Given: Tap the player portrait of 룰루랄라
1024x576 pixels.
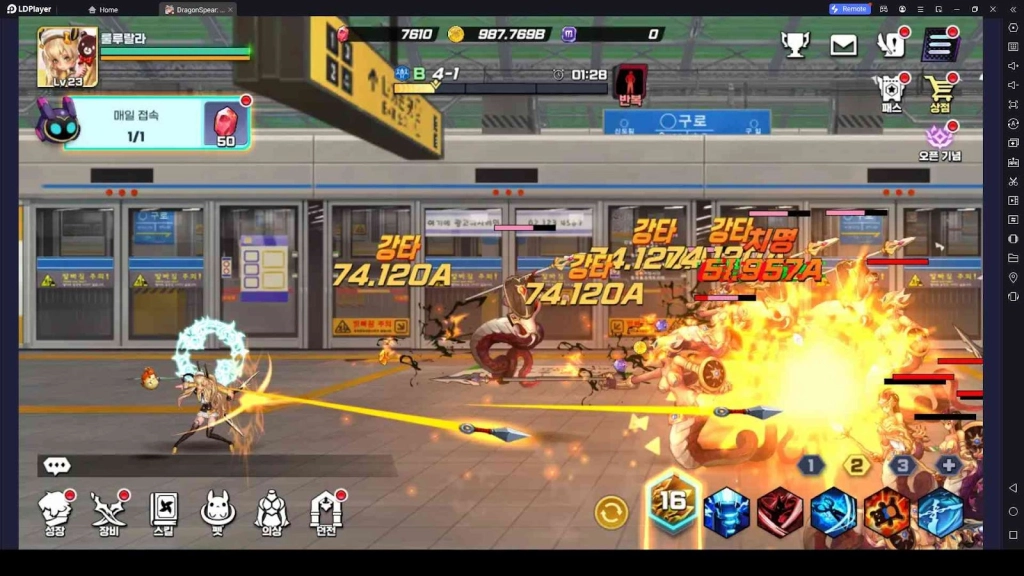Looking at the screenshot, I should [x=67, y=57].
